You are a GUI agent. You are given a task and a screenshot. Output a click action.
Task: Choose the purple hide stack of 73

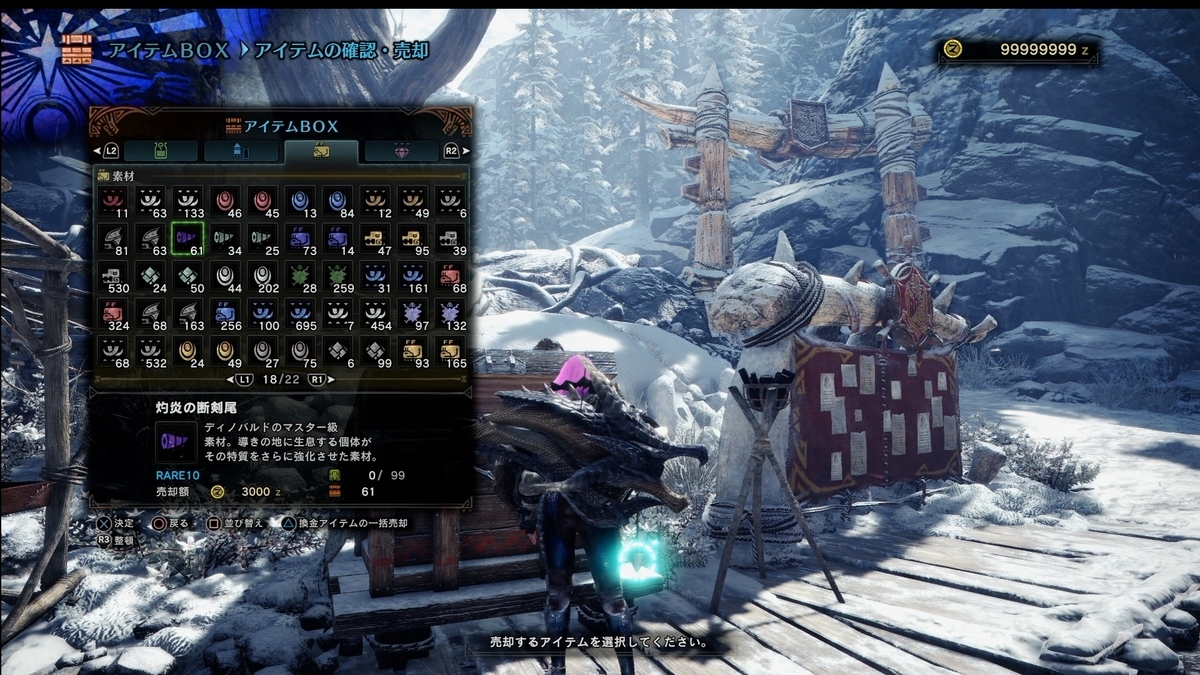tap(299, 238)
